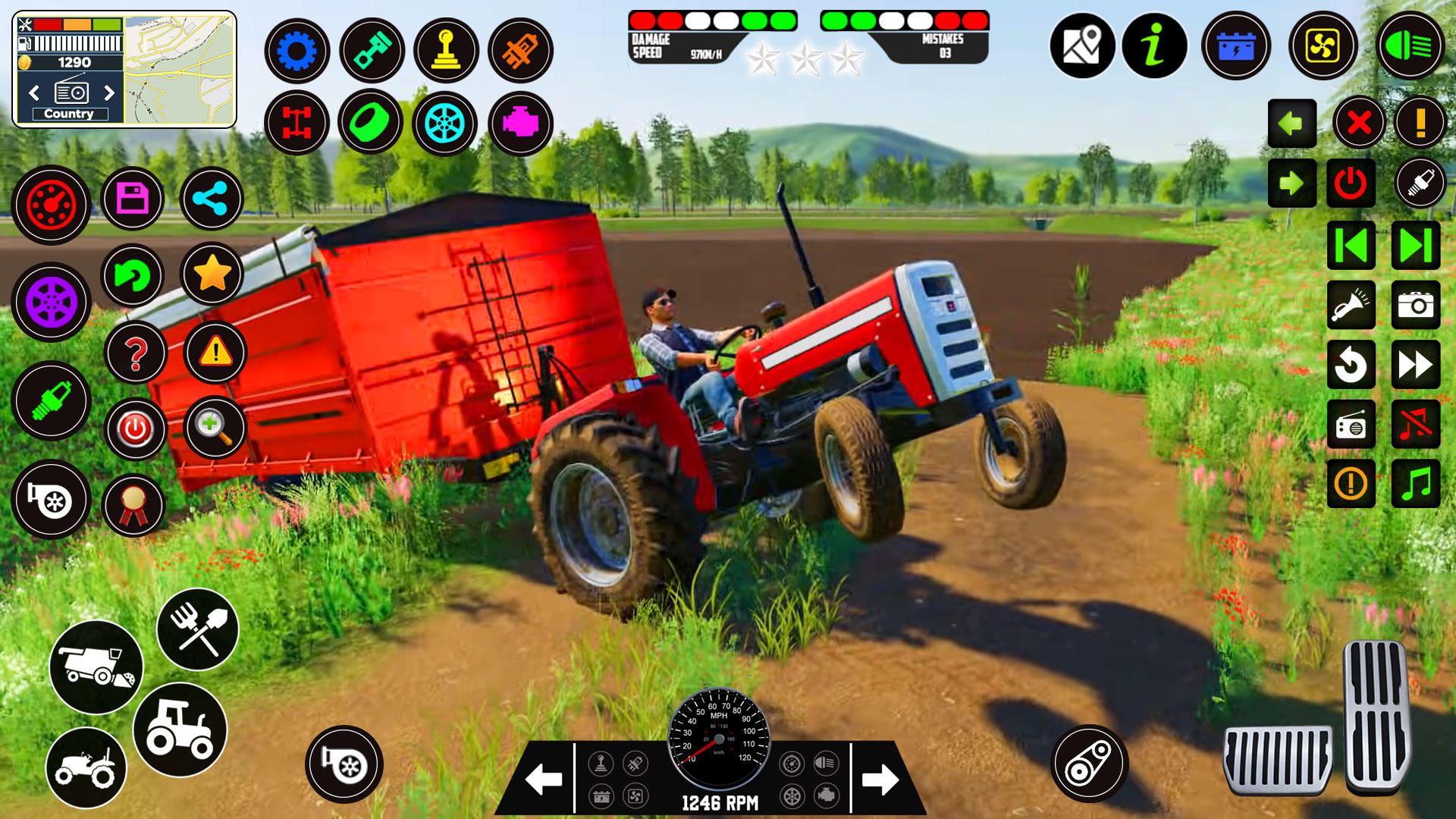Open the harvester icon at bottom left
The height and width of the screenshot is (819, 1456).
tap(97, 666)
